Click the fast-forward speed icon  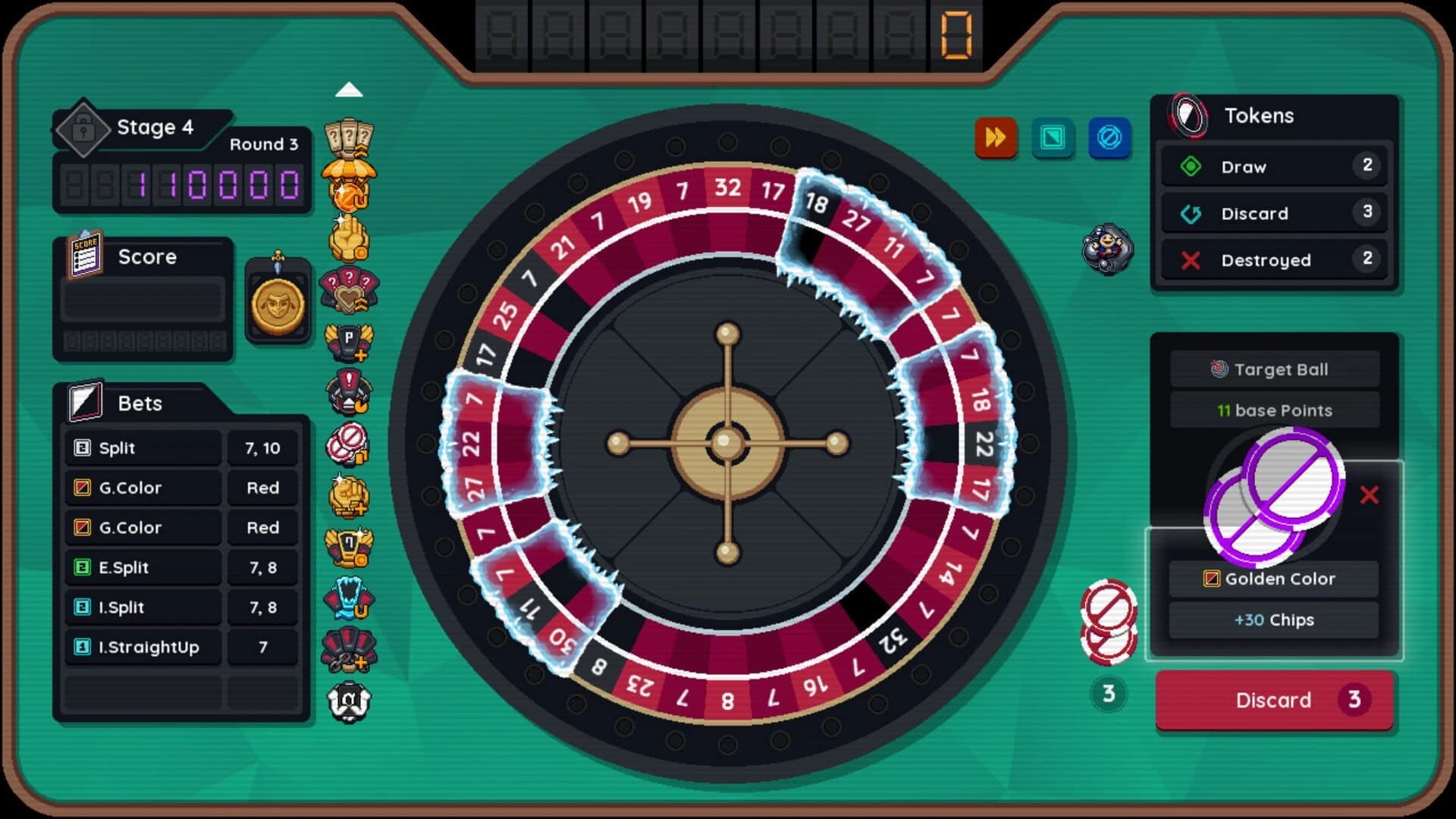coord(996,139)
